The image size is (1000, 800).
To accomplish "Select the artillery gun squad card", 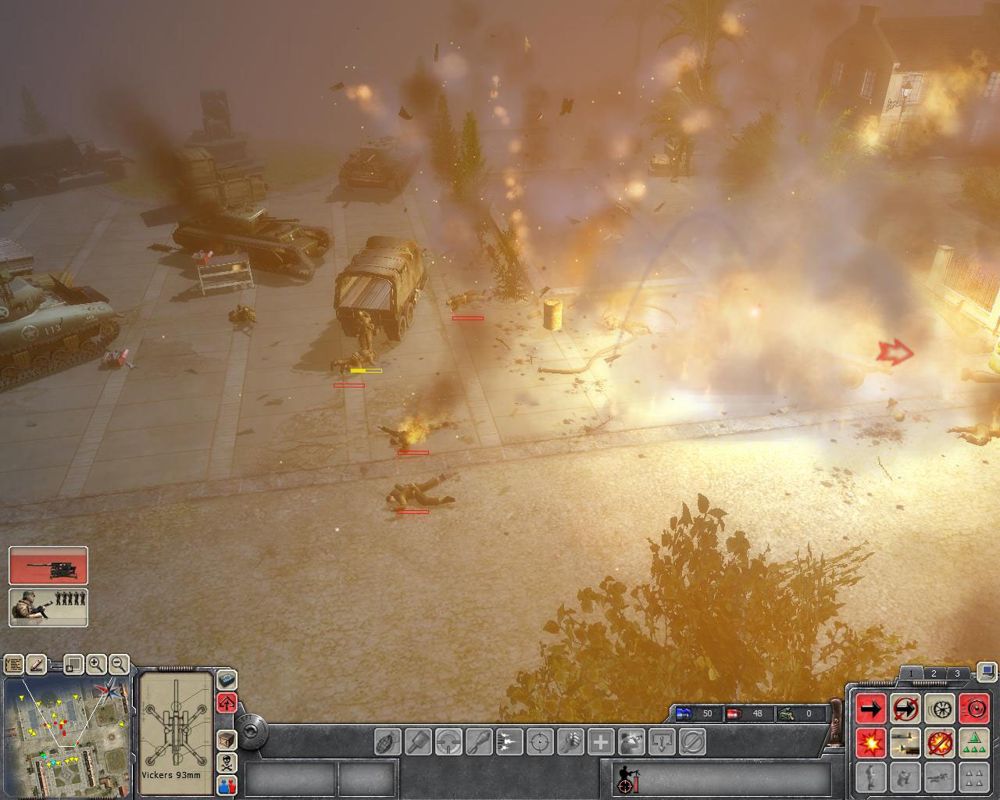I will tap(48, 565).
